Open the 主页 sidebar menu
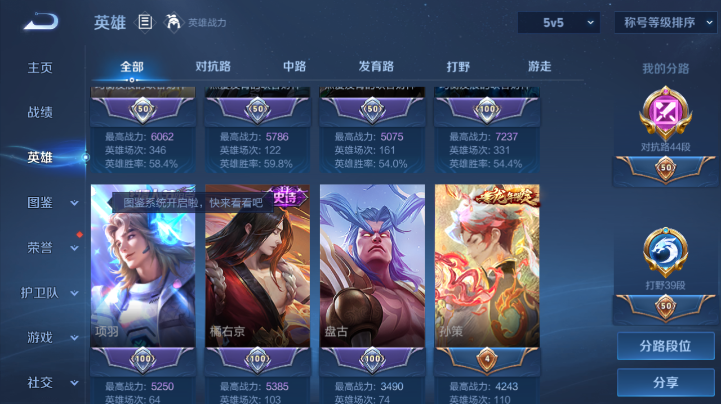Image resolution: width=721 pixels, height=404 pixels. click(40, 67)
